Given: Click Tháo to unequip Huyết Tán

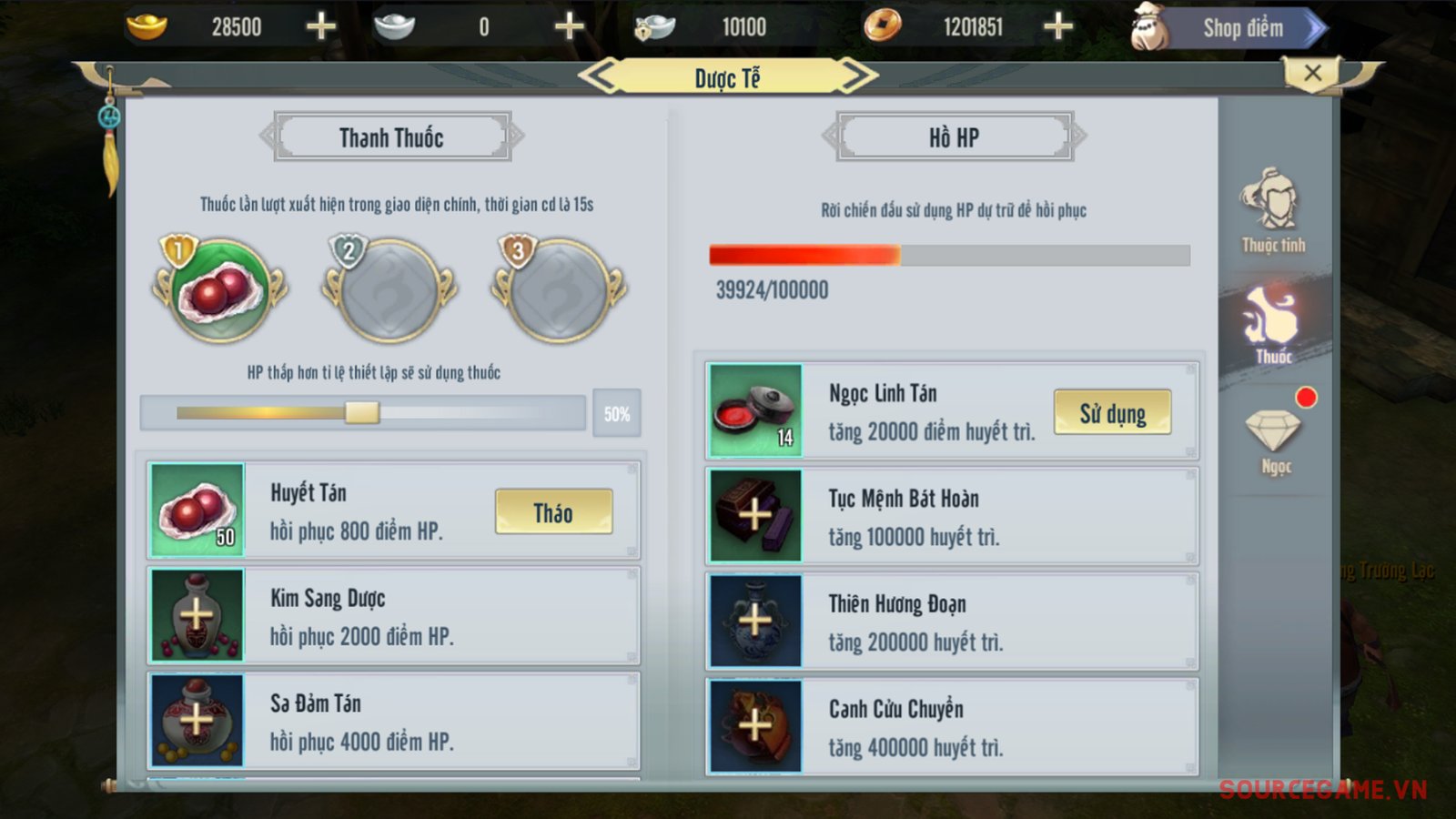Looking at the screenshot, I should pyautogui.click(x=553, y=512).
